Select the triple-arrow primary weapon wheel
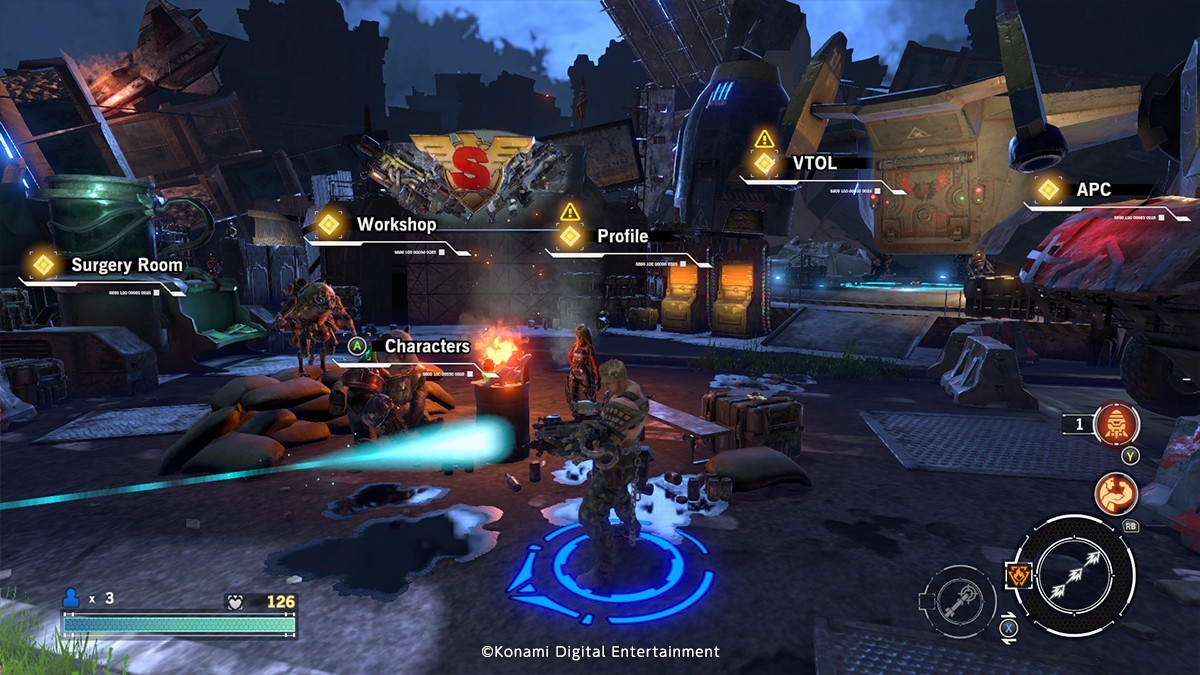The image size is (1200, 675). click(x=1074, y=575)
